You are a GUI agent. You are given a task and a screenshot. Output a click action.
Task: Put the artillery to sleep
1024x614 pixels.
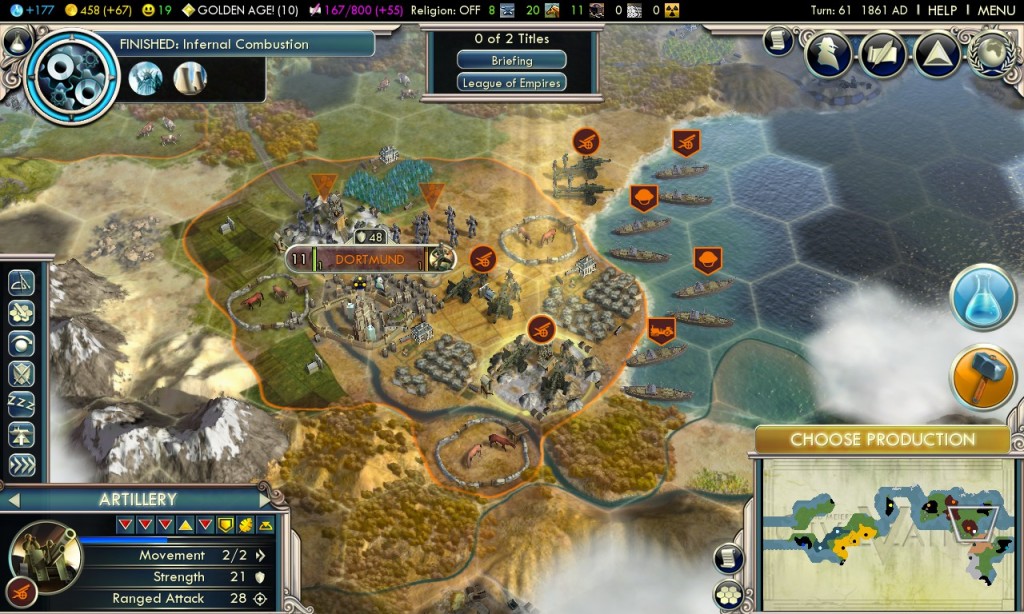[x=22, y=402]
